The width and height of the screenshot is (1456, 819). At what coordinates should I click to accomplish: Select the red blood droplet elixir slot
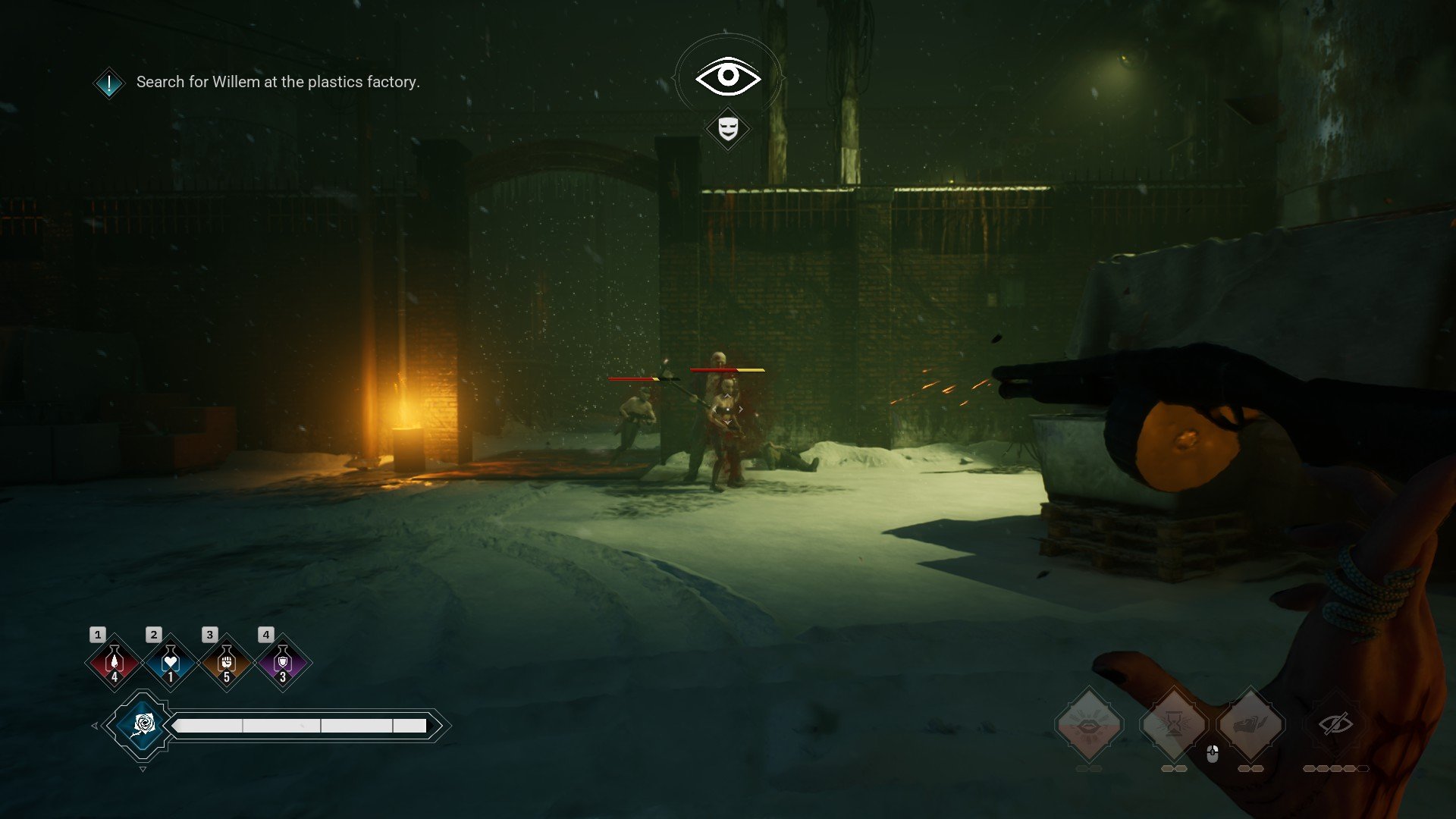coord(115,663)
